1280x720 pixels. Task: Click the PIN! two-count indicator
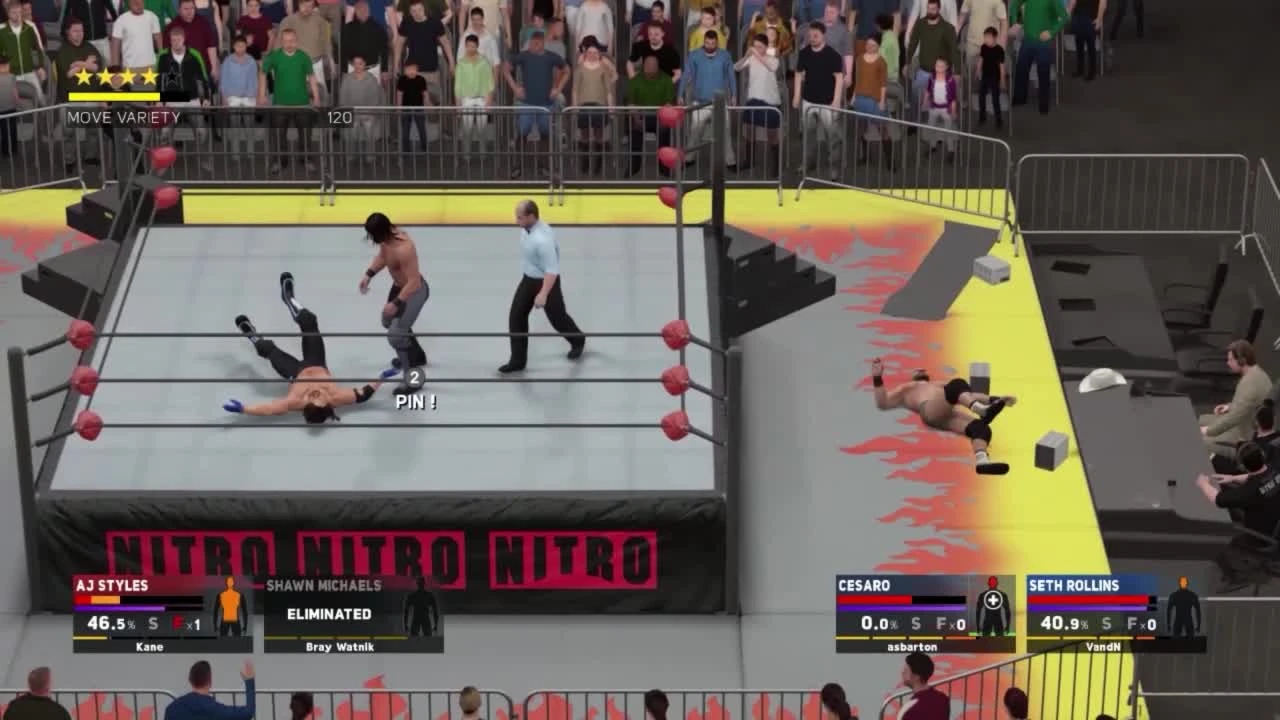tap(413, 390)
